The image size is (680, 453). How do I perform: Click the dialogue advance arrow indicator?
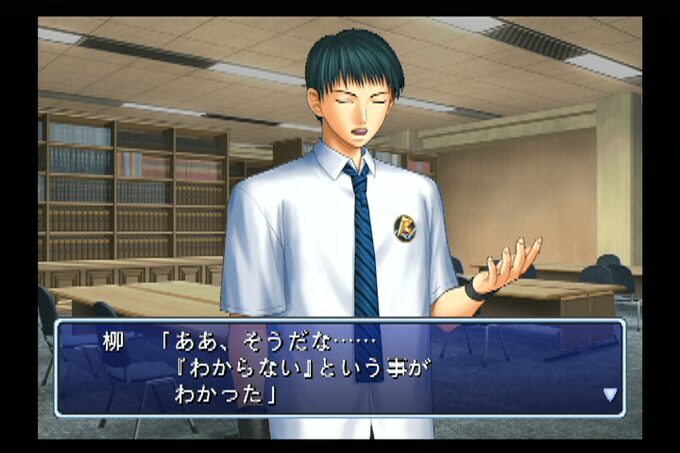click(609, 394)
